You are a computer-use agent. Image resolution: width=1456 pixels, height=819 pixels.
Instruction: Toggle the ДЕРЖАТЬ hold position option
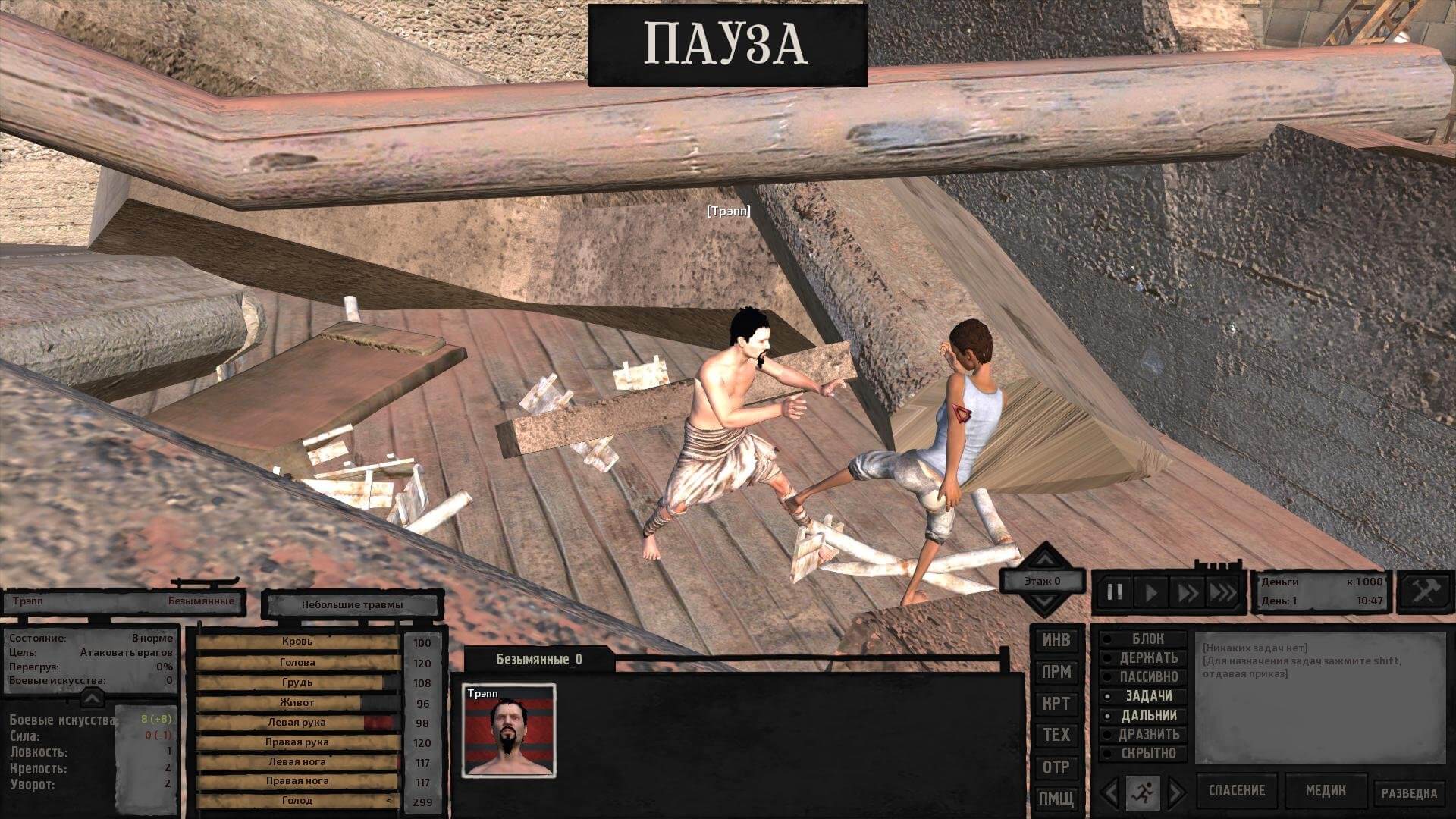click(1148, 658)
